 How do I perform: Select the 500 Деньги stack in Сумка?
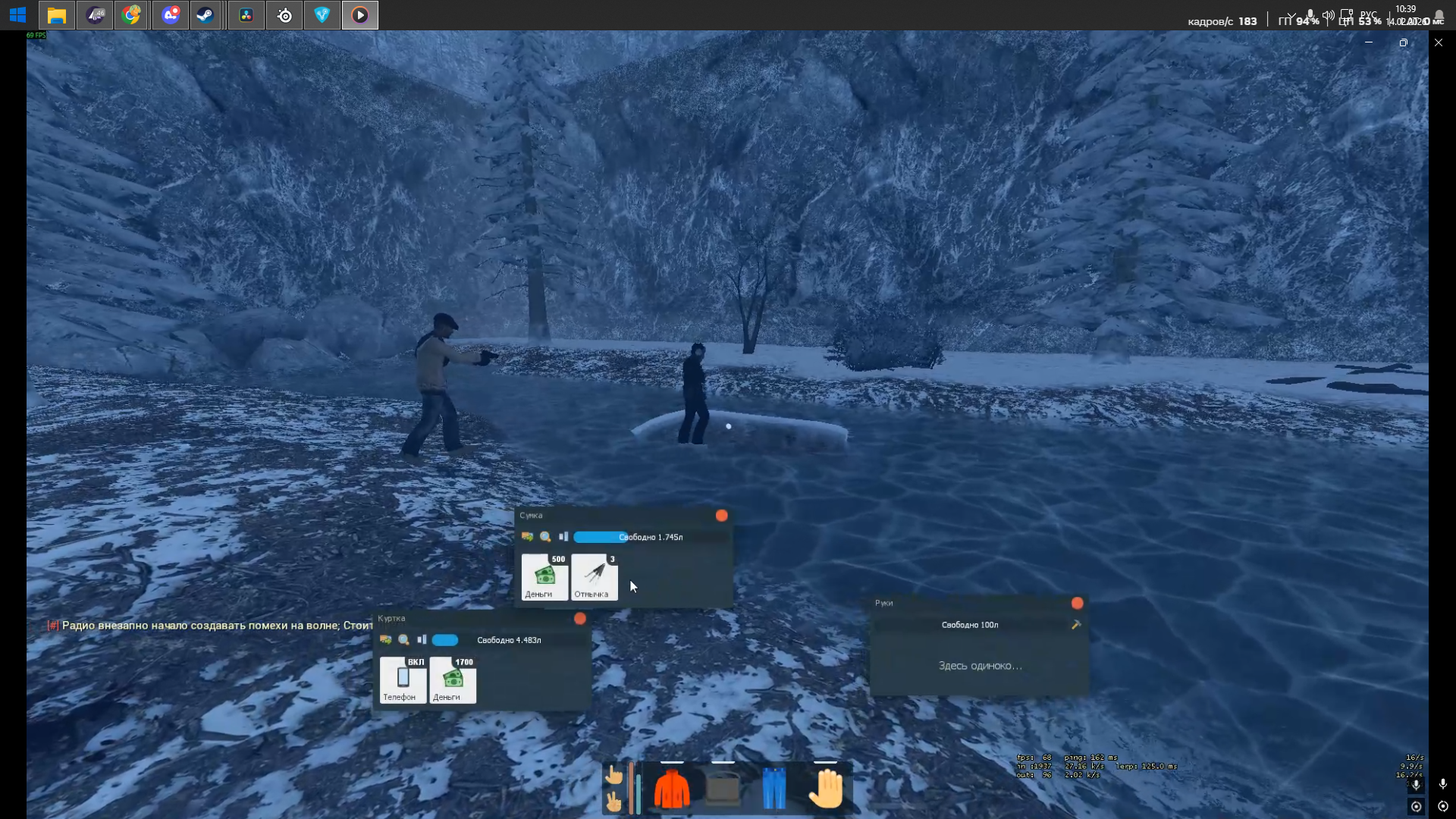point(544,577)
